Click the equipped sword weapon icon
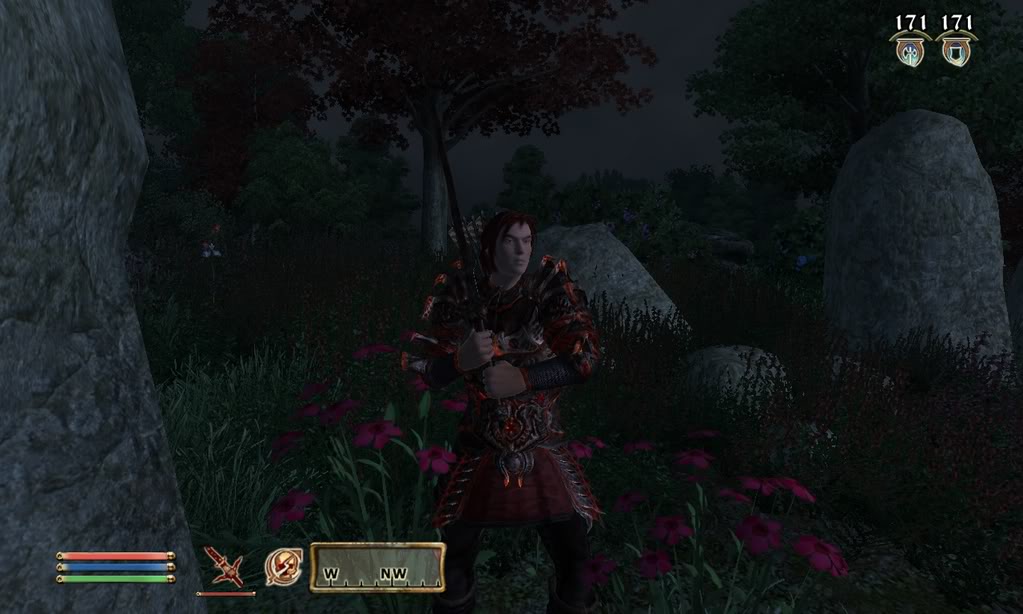 coord(225,567)
